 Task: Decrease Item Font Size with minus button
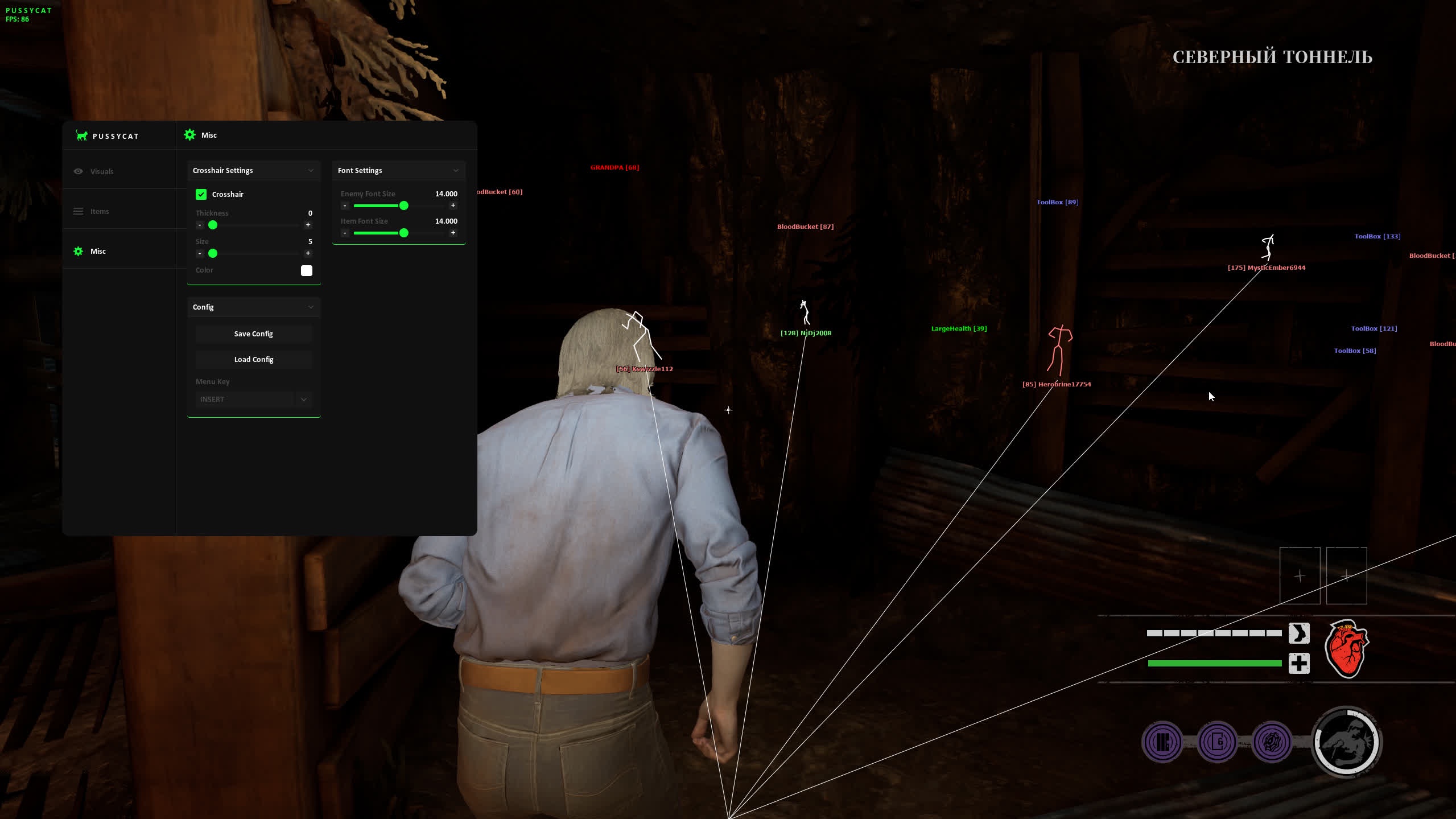[x=345, y=233]
